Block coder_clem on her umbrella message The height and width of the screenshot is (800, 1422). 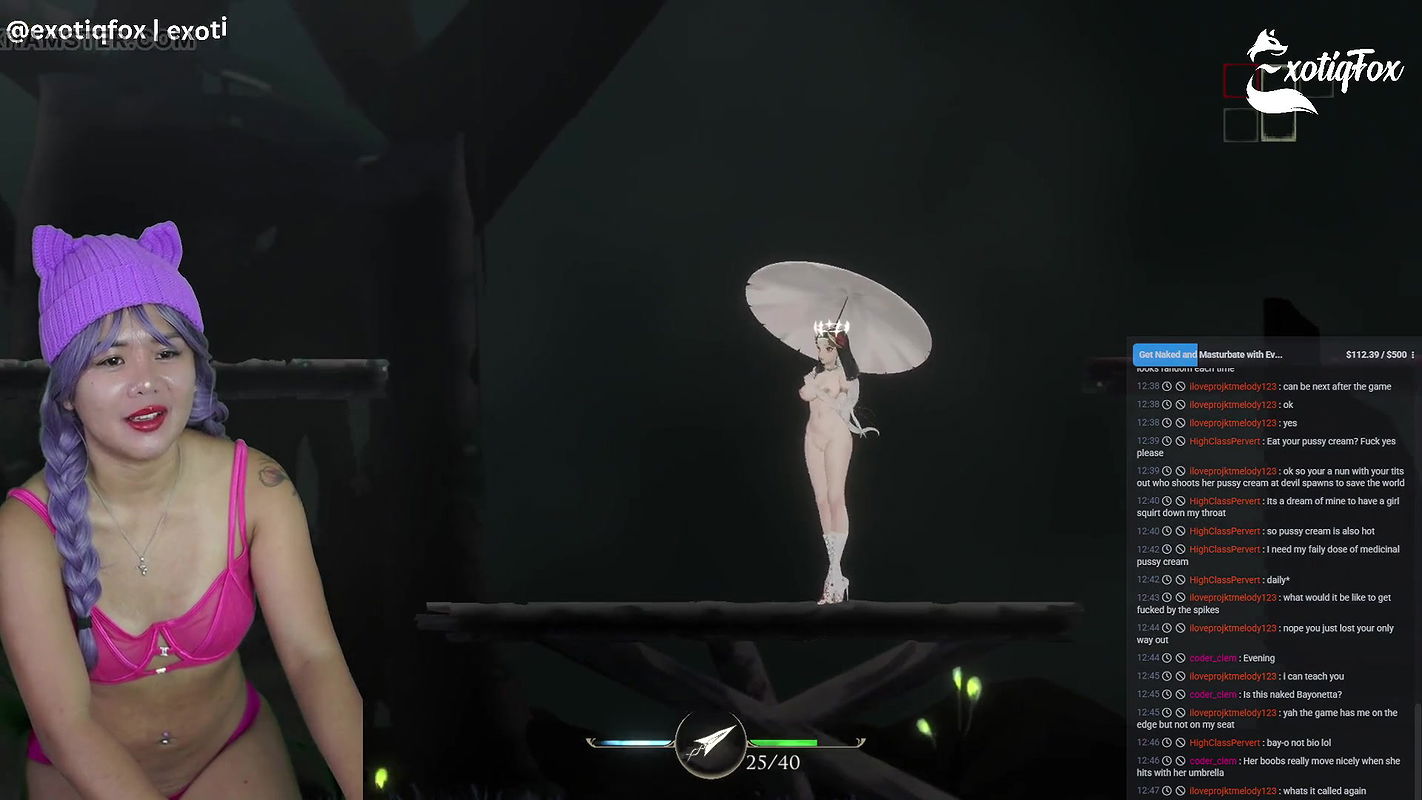coord(1180,760)
